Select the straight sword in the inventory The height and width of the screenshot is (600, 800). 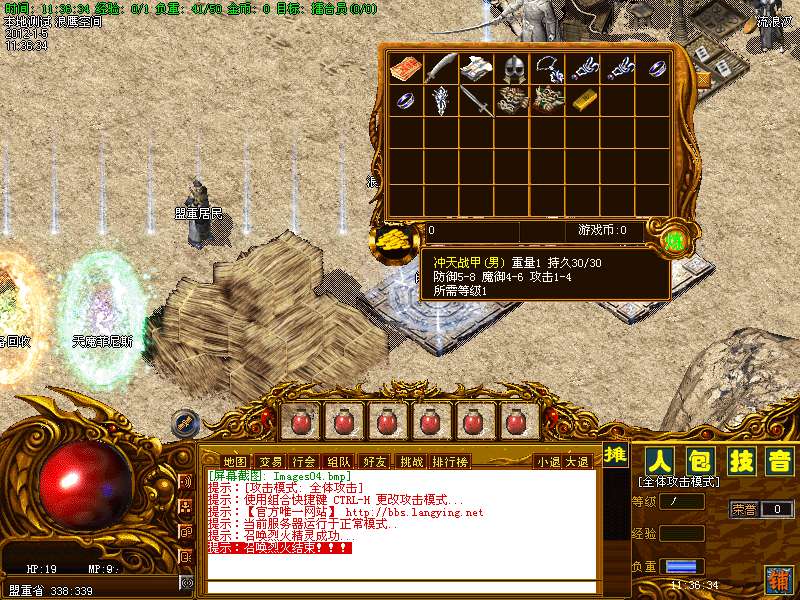(477, 100)
